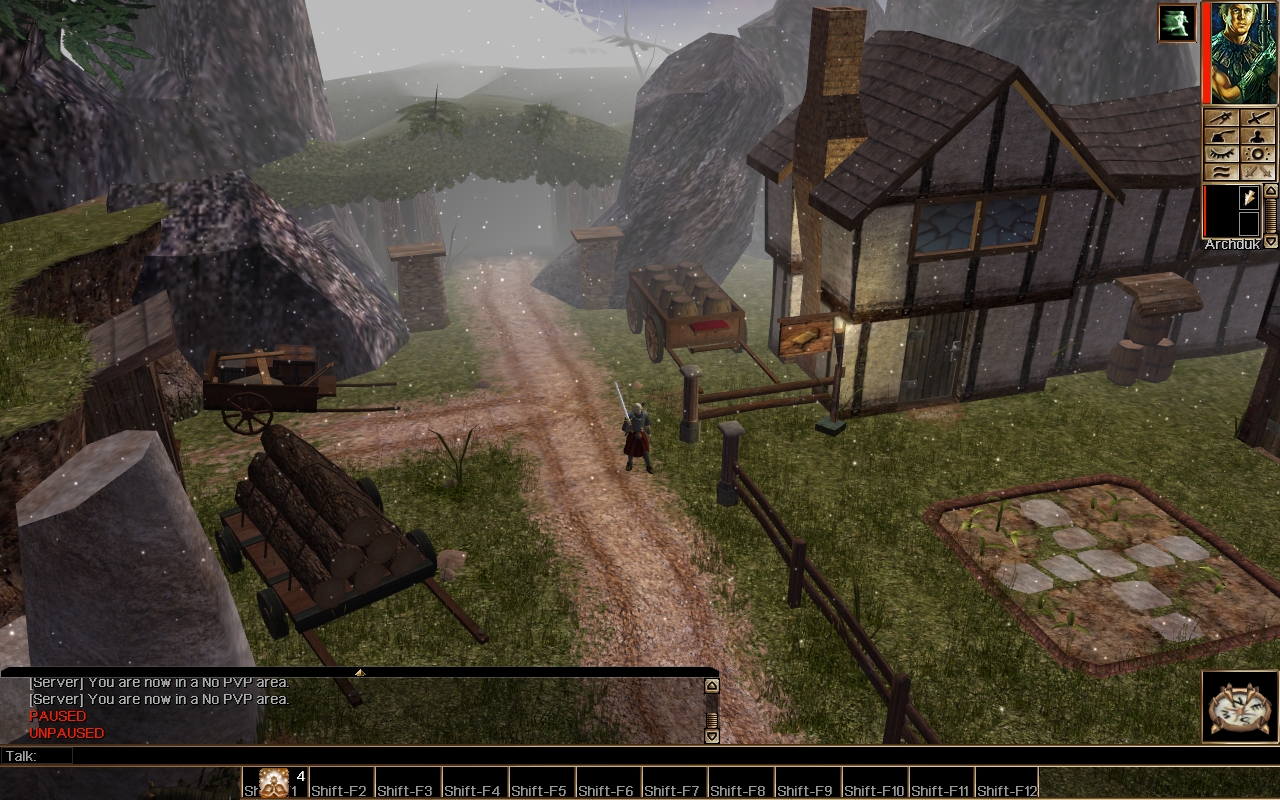The height and width of the screenshot is (800, 1280).
Task: Open the compass in the bottom corner
Action: coord(1240,707)
